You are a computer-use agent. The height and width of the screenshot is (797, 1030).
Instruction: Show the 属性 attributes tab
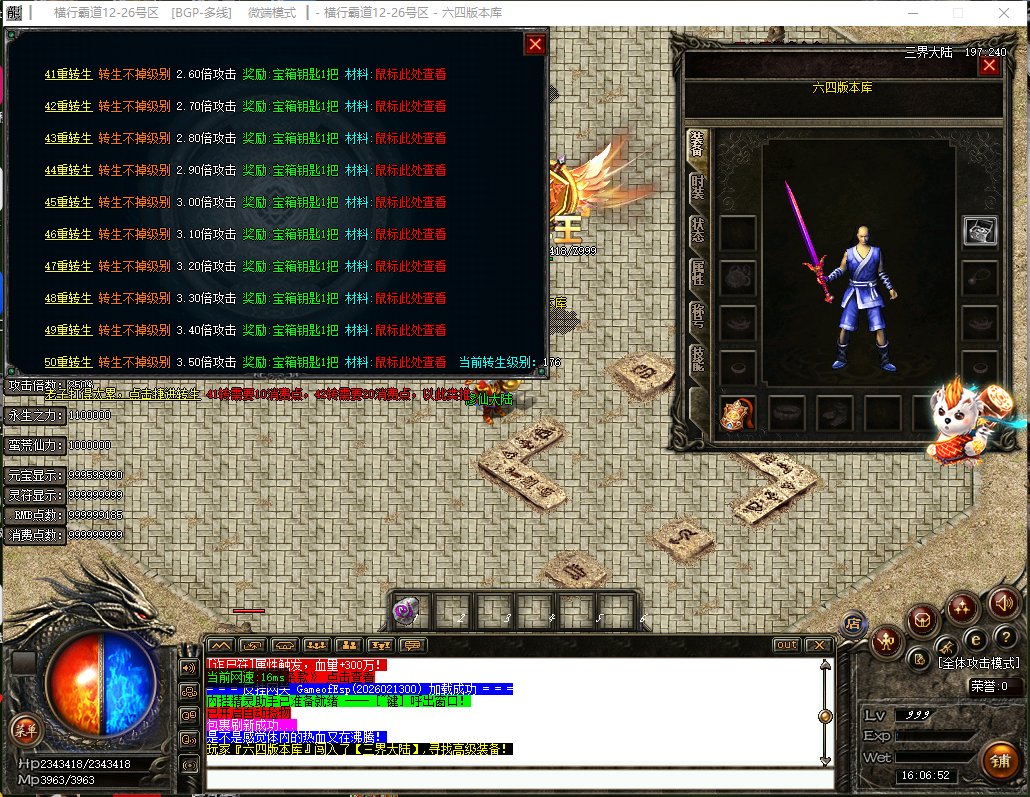point(697,273)
